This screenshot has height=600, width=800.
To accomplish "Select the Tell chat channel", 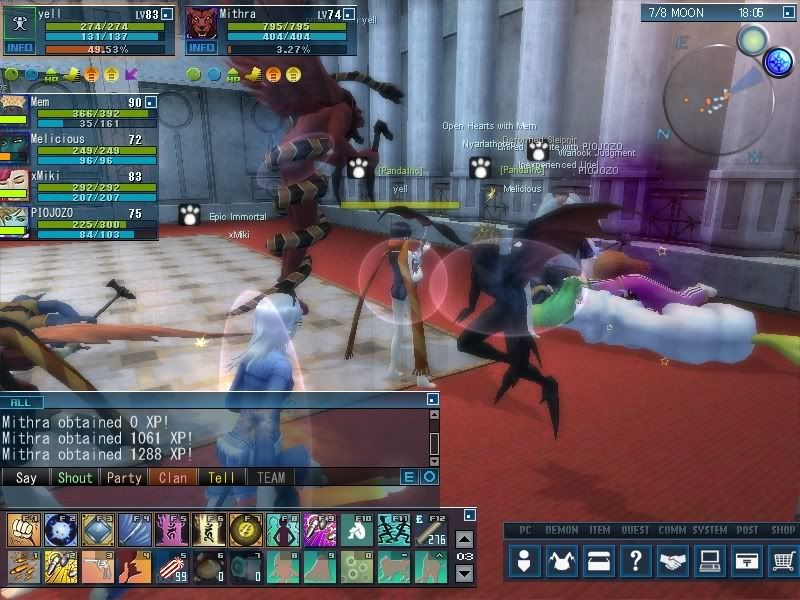I will (x=221, y=478).
